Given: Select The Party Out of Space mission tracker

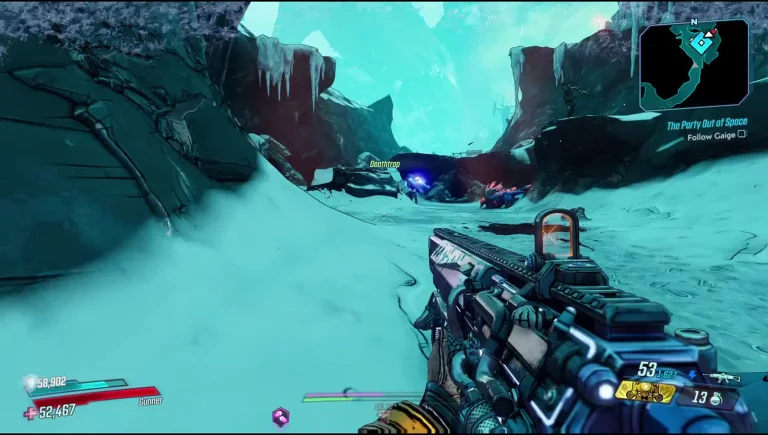Looking at the screenshot, I should 706,123.
